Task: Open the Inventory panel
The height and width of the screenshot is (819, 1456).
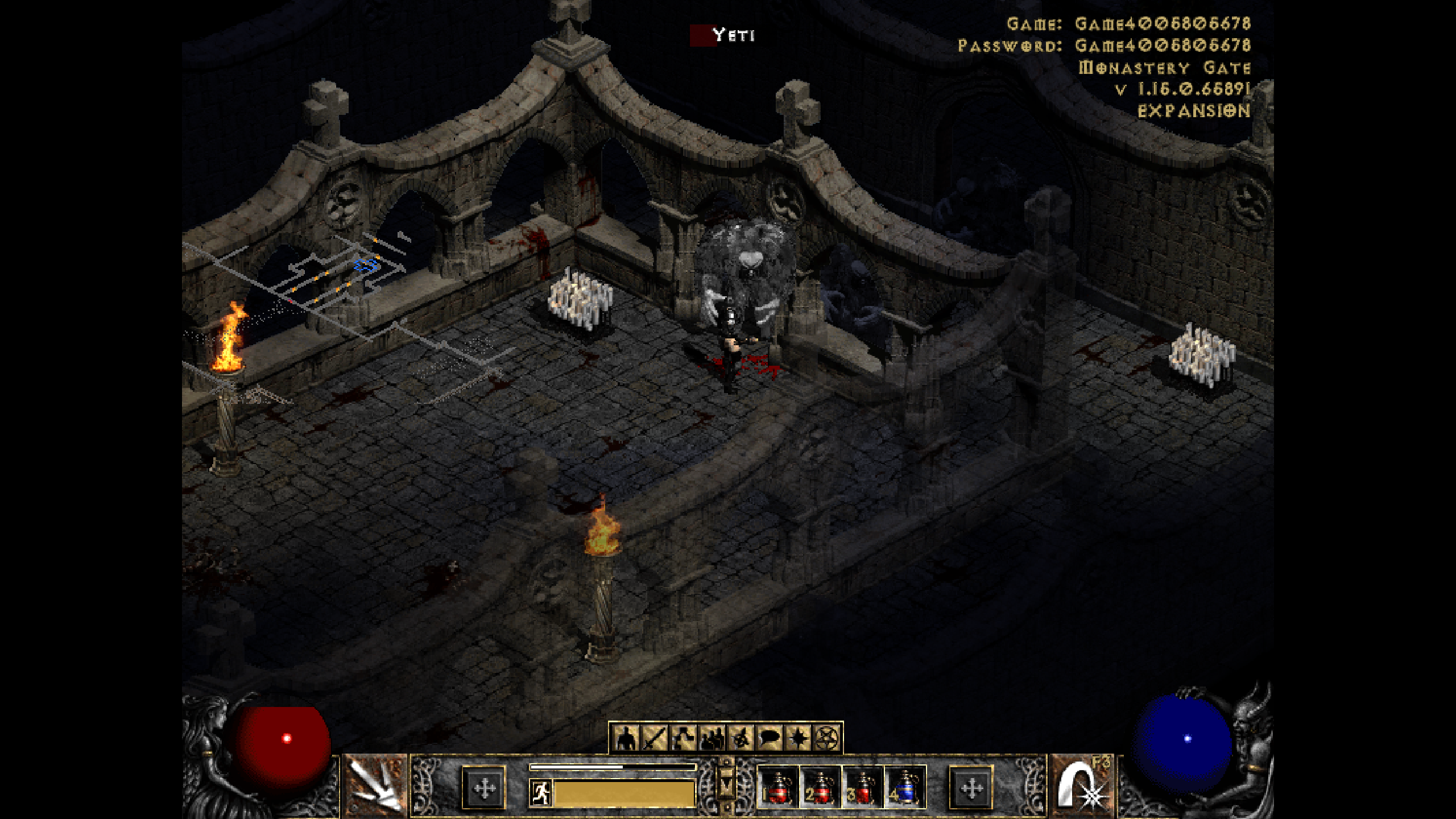Action: point(654,738)
